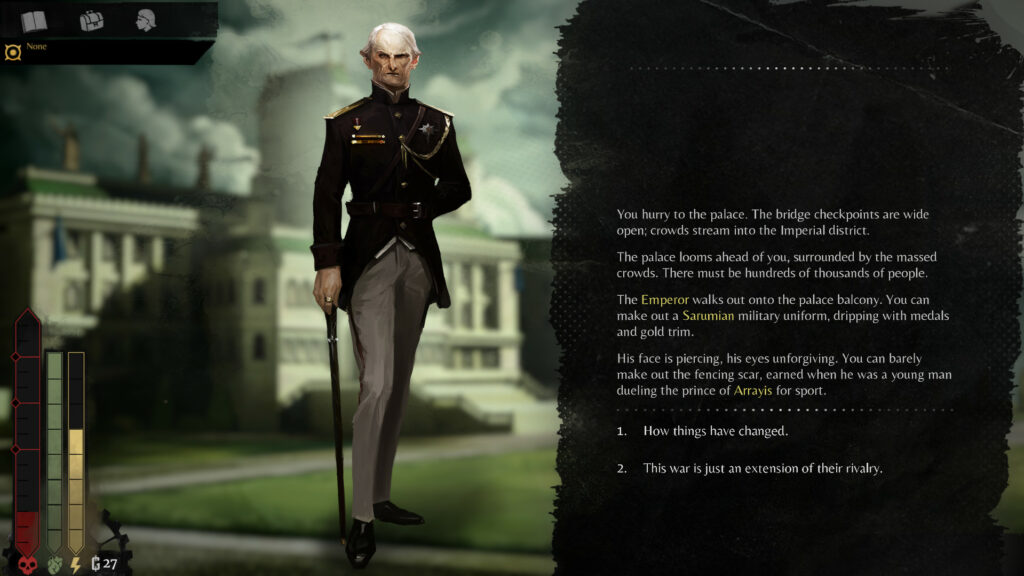Open the character head profile icon
Screen dimensions: 1024x576
[x=146, y=20]
